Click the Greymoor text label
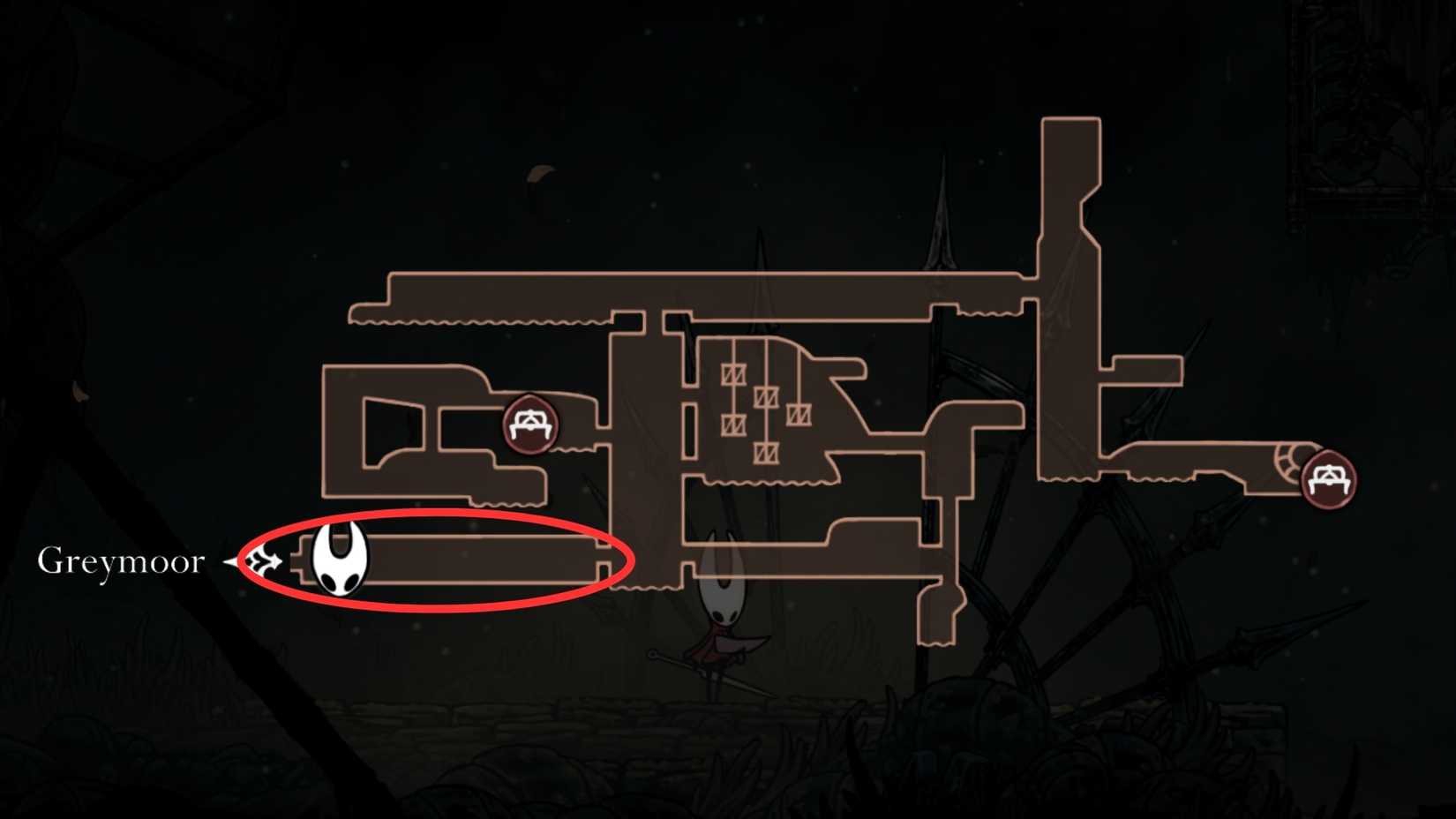This screenshot has width=1456, height=819. click(x=121, y=560)
